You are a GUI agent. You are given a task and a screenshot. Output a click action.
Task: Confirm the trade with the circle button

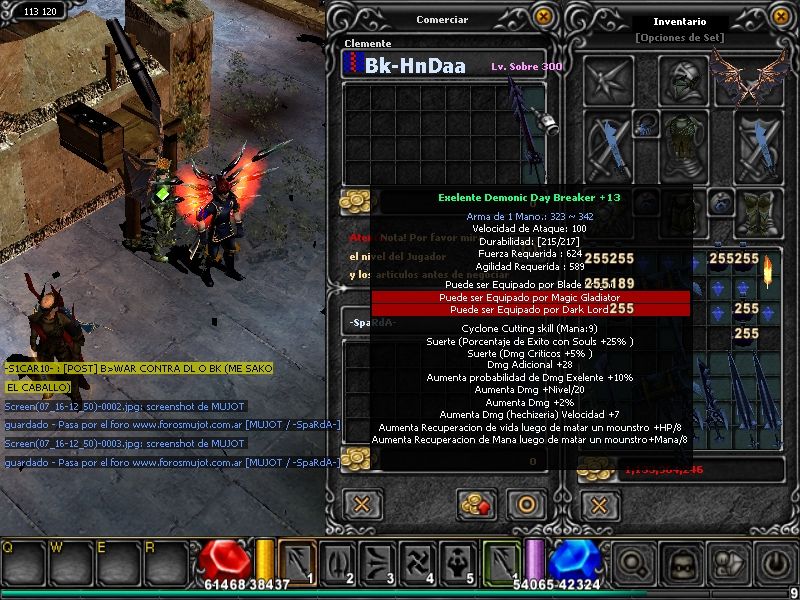click(x=528, y=503)
